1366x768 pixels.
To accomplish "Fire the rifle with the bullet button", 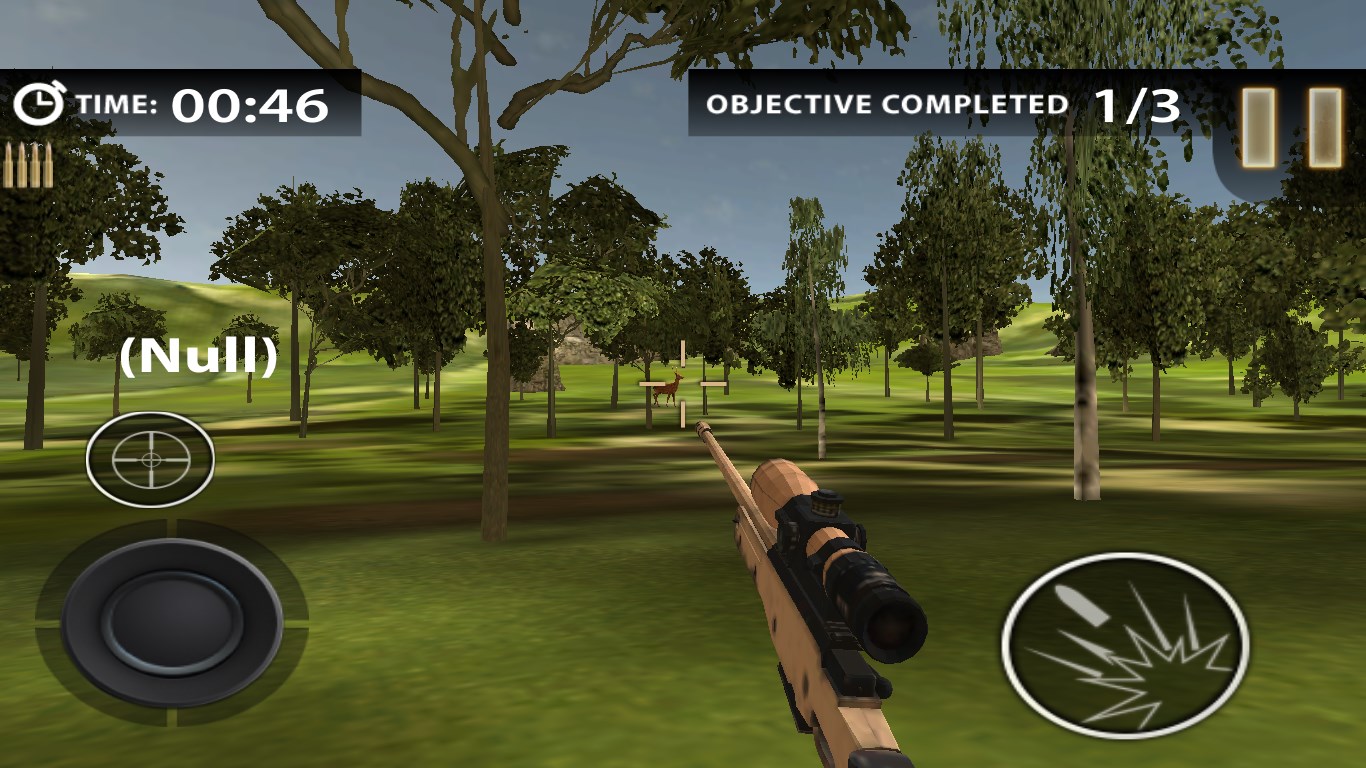I will (x=1125, y=645).
